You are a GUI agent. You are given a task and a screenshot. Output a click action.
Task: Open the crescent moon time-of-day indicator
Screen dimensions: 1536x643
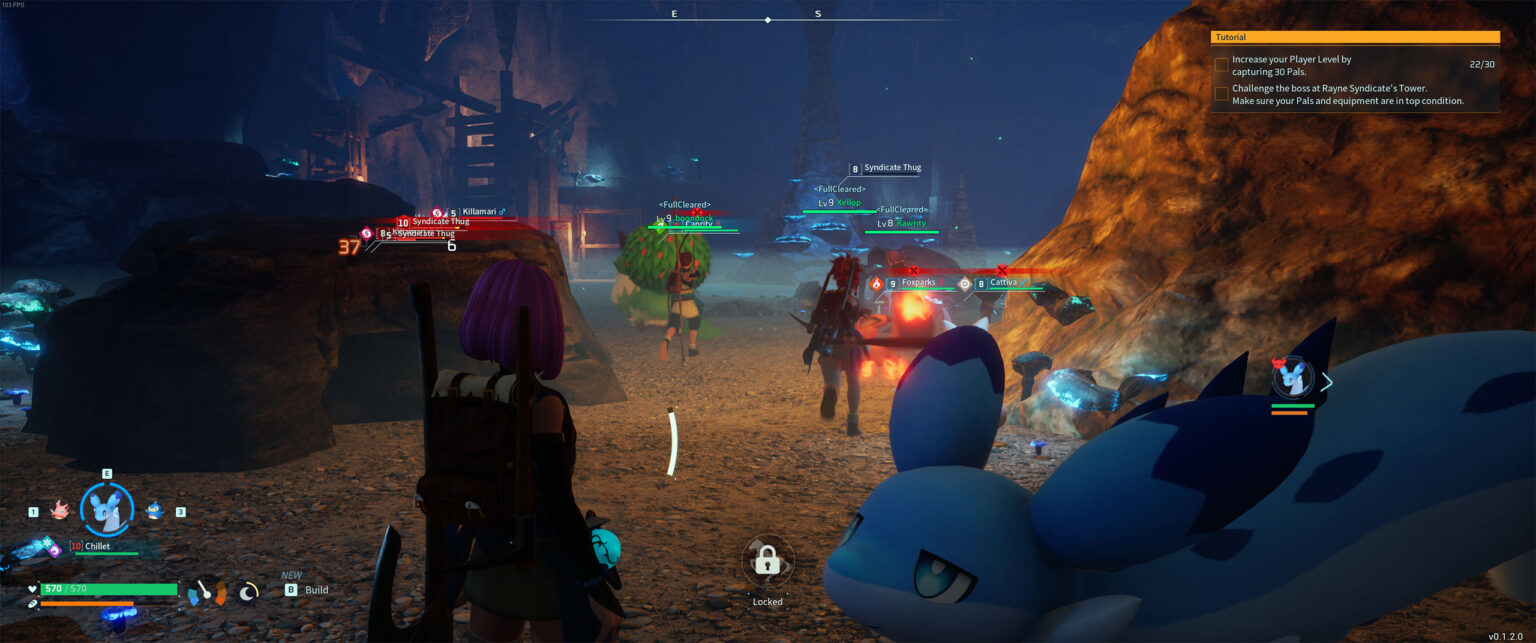(248, 591)
